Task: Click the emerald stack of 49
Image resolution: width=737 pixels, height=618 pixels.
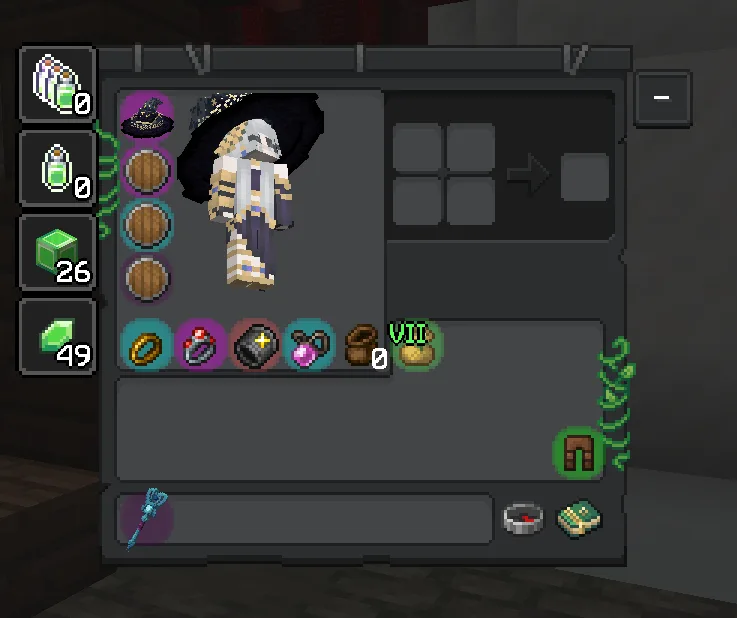Action: [58, 336]
